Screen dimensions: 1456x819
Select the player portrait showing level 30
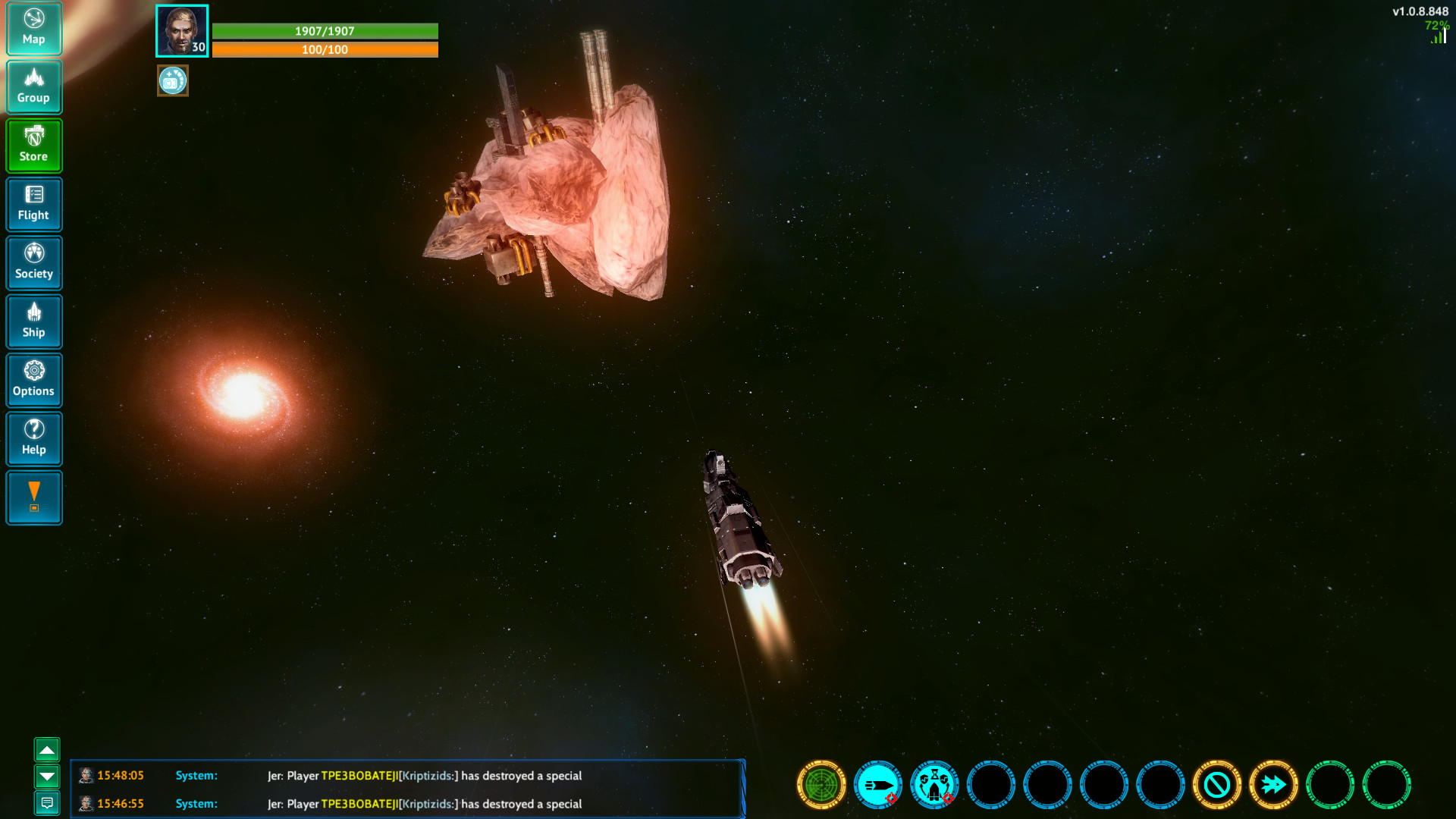pos(181,30)
